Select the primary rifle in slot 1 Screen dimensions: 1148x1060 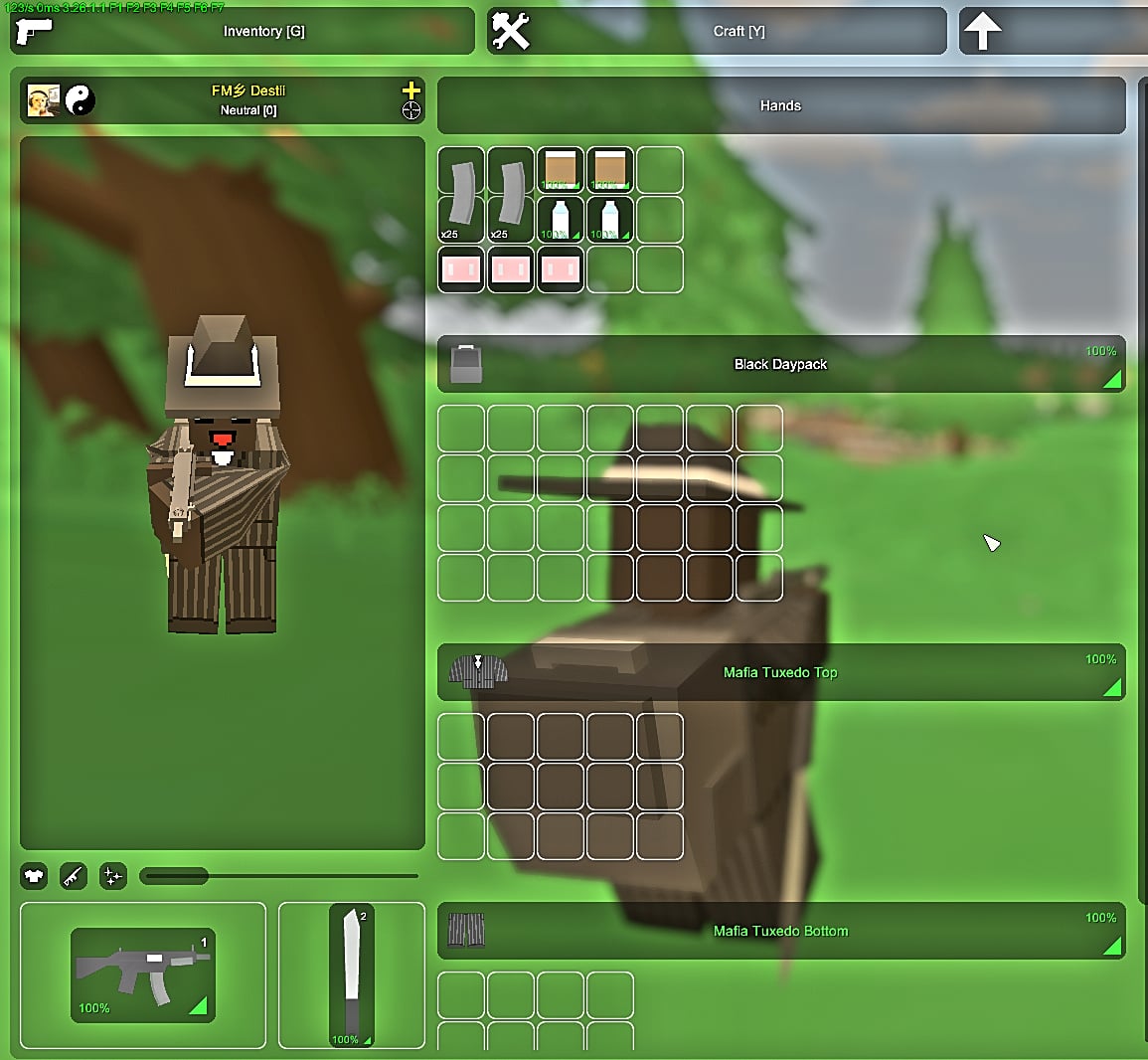tap(143, 975)
